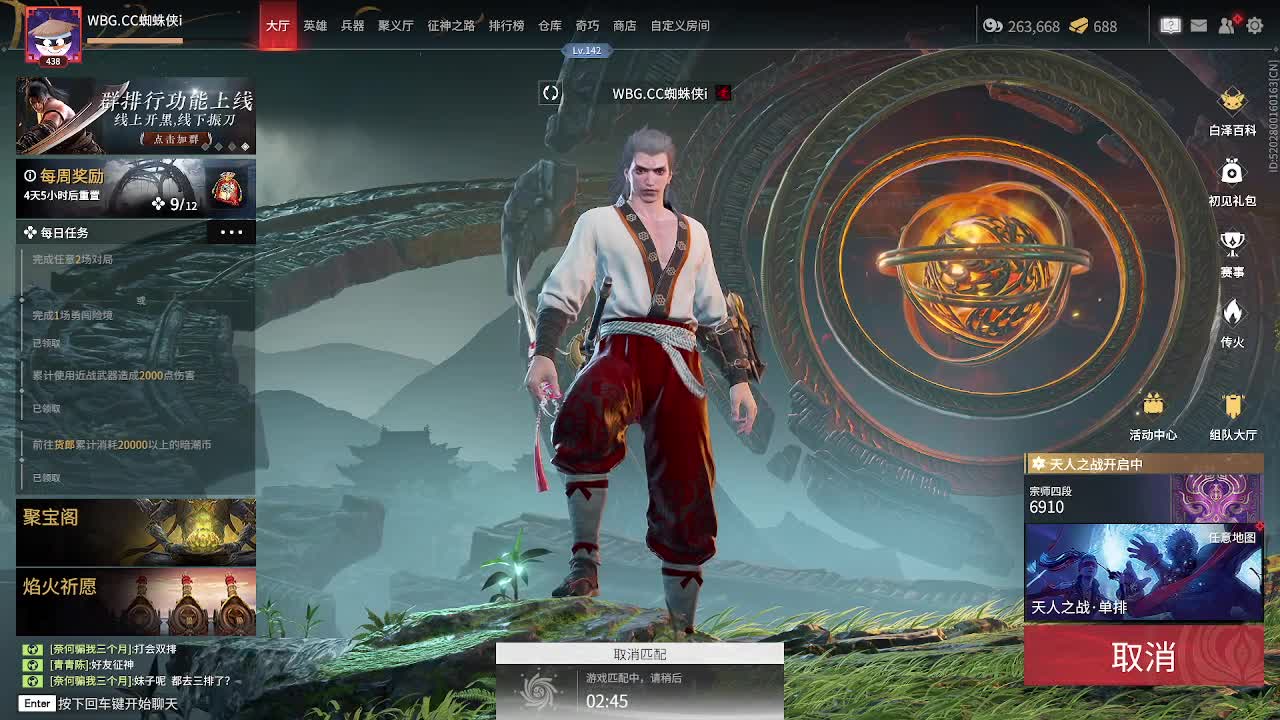Open 白泽百科 encyclopedia
This screenshot has width=1280, height=720.
coord(1232,111)
